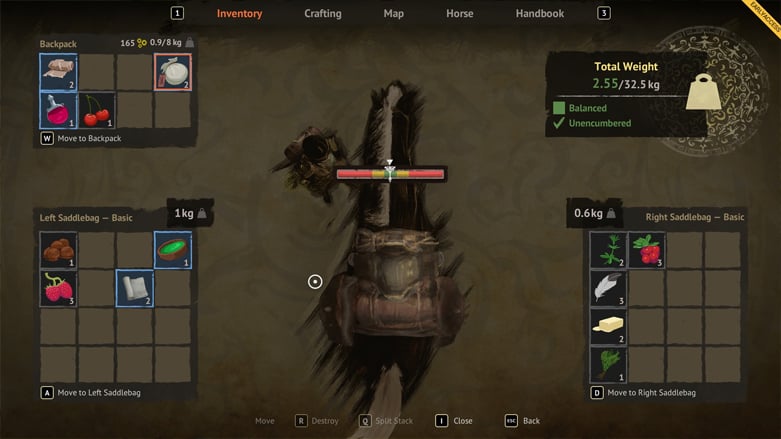The width and height of the screenshot is (781, 439).
Task: Select the brown nuts in left saddlebag
Action: pos(58,250)
